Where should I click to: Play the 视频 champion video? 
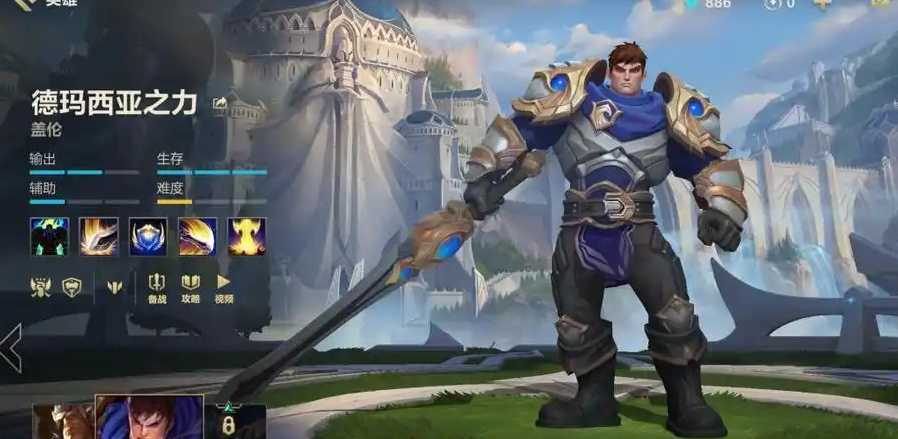click(x=224, y=287)
